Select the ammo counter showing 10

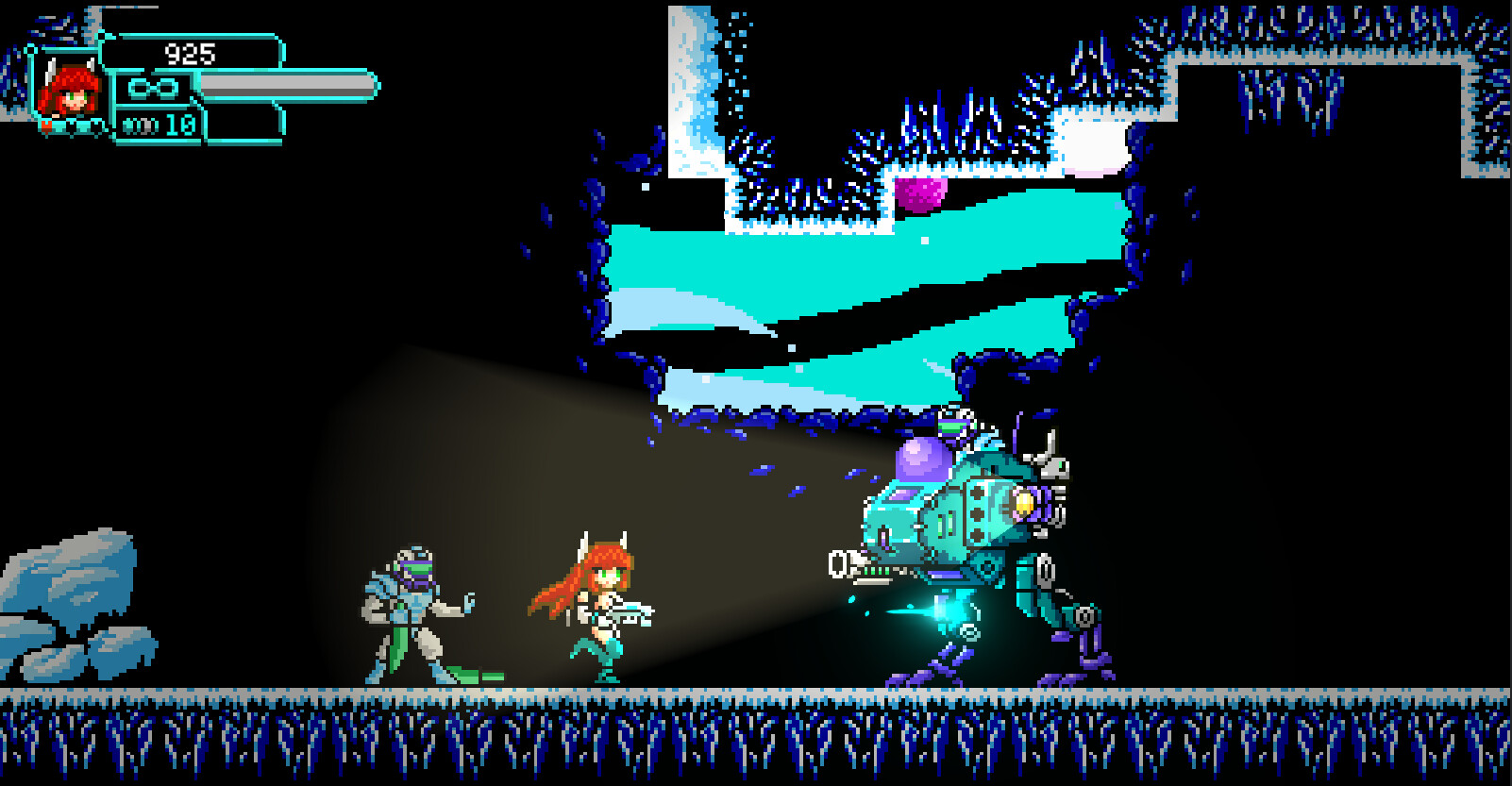tap(179, 125)
